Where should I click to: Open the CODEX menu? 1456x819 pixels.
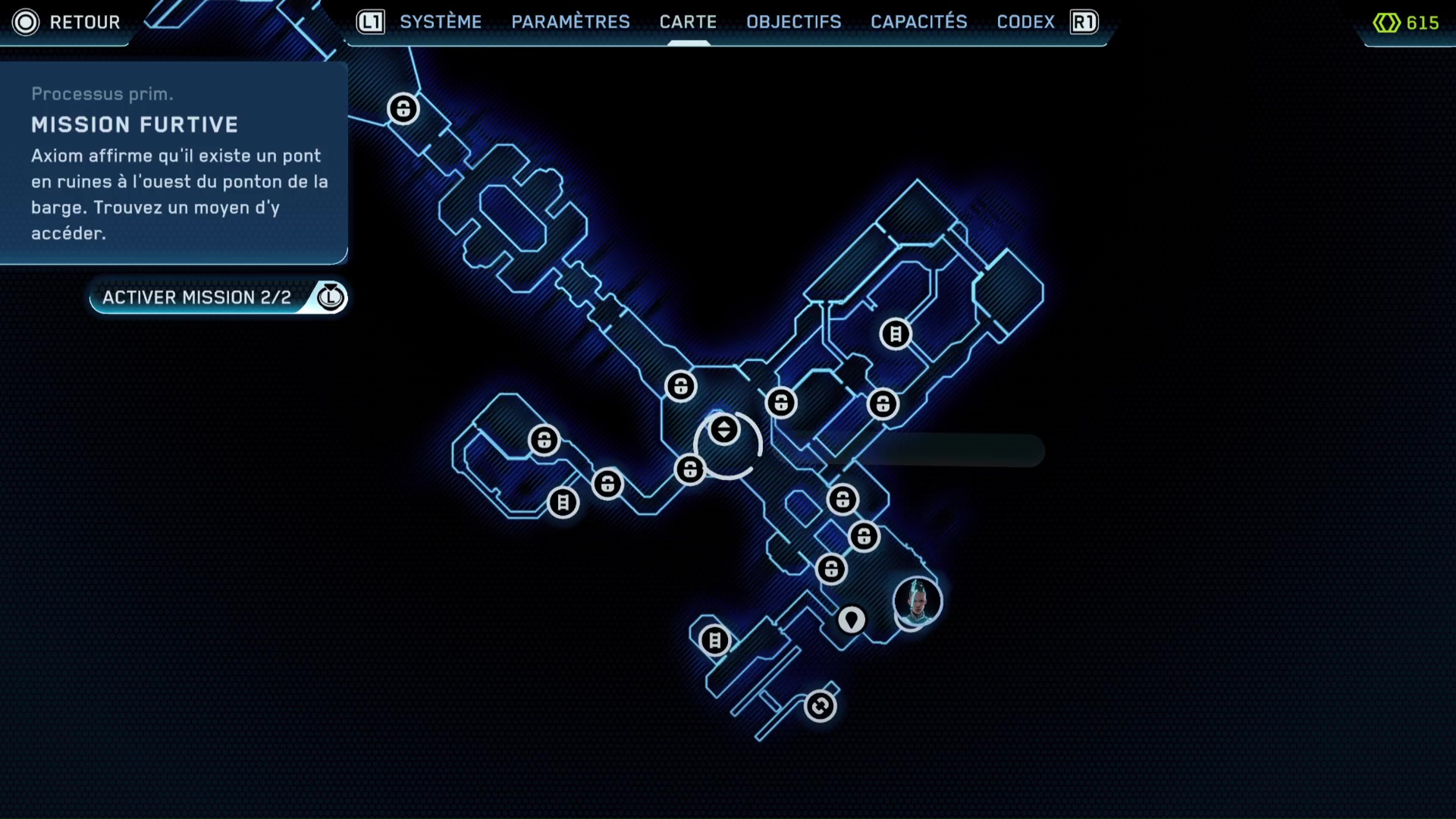[x=1025, y=22]
